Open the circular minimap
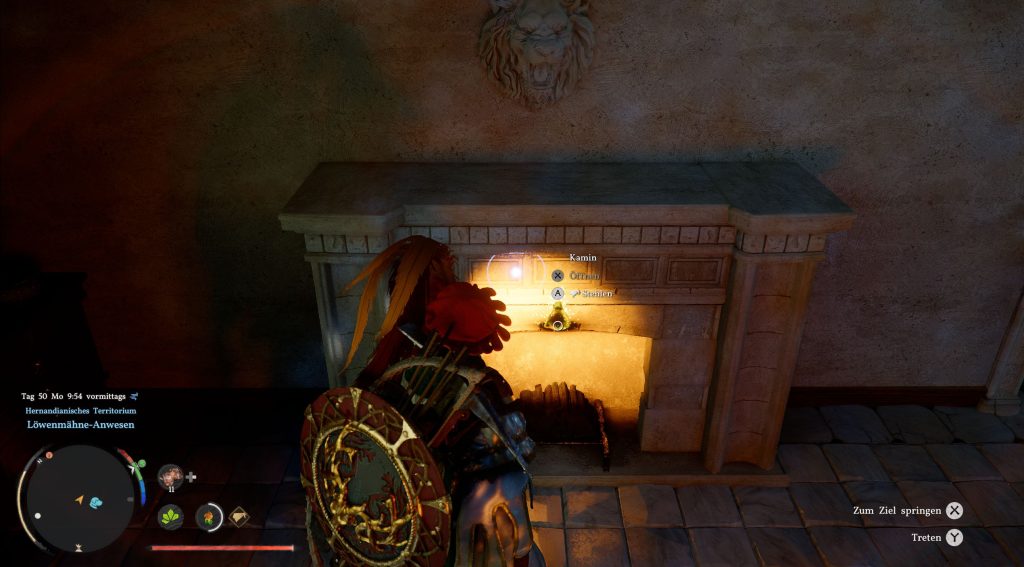 coord(80,497)
